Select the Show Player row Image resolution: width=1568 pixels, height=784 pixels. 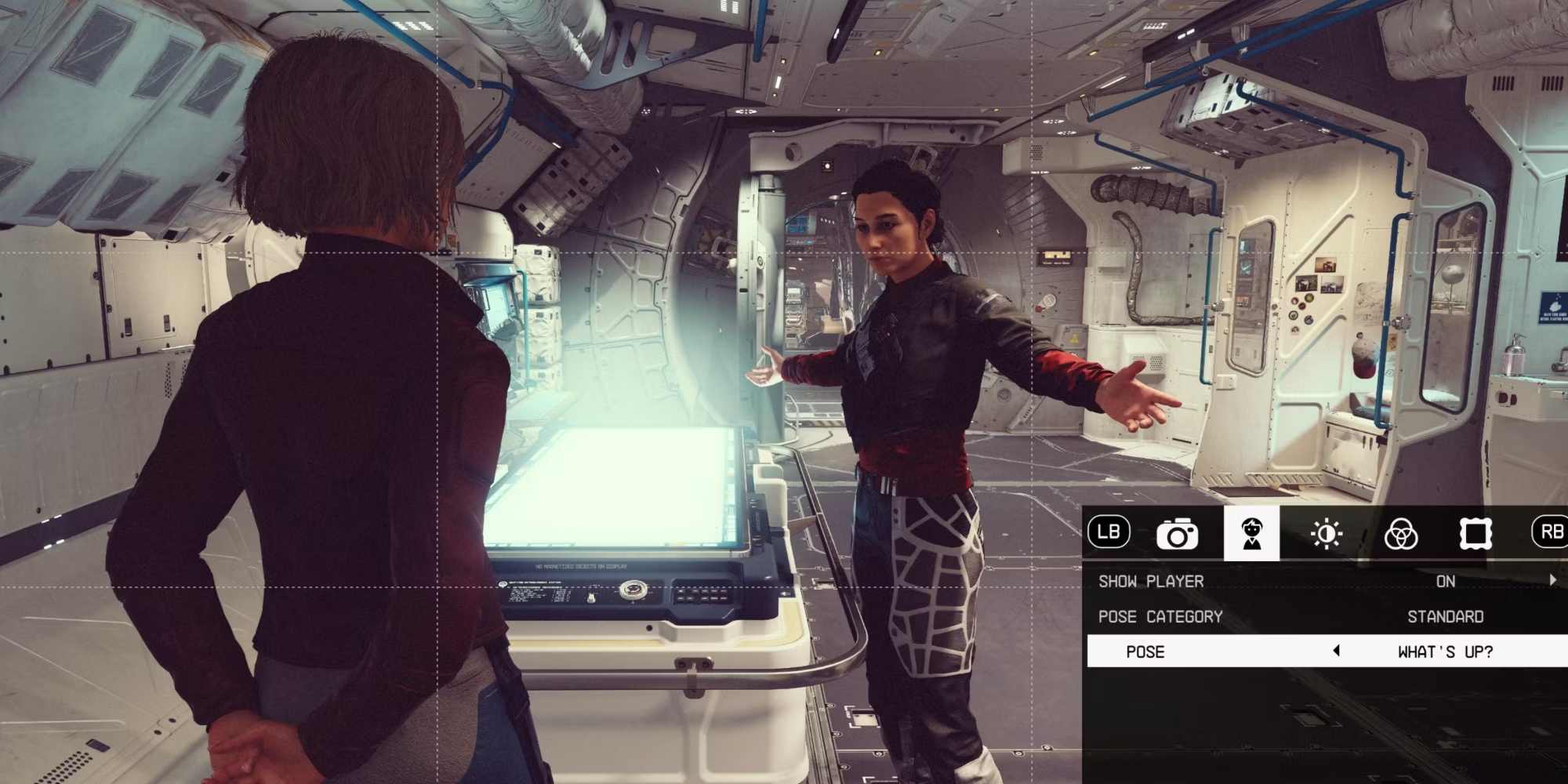[x=1325, y=581]
